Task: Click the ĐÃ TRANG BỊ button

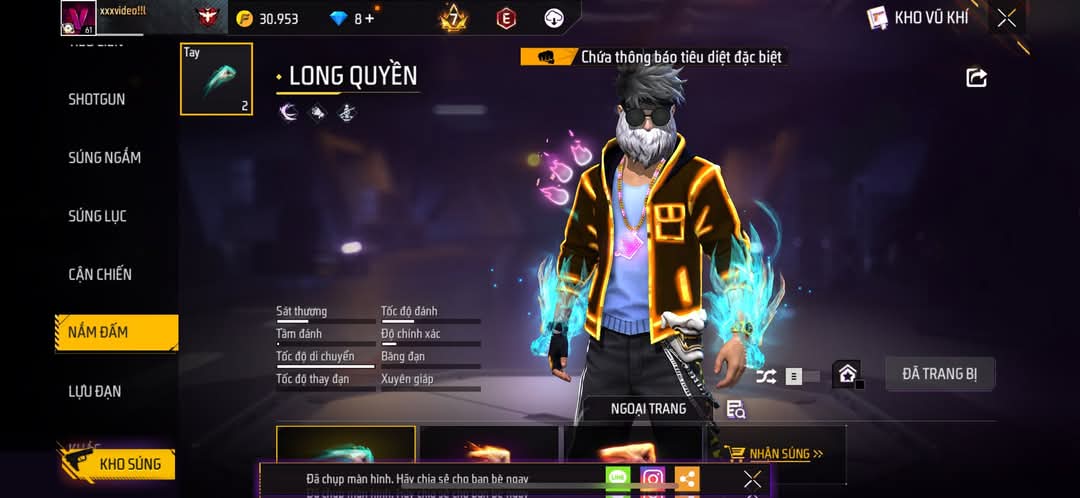Action: coord(940,374)
